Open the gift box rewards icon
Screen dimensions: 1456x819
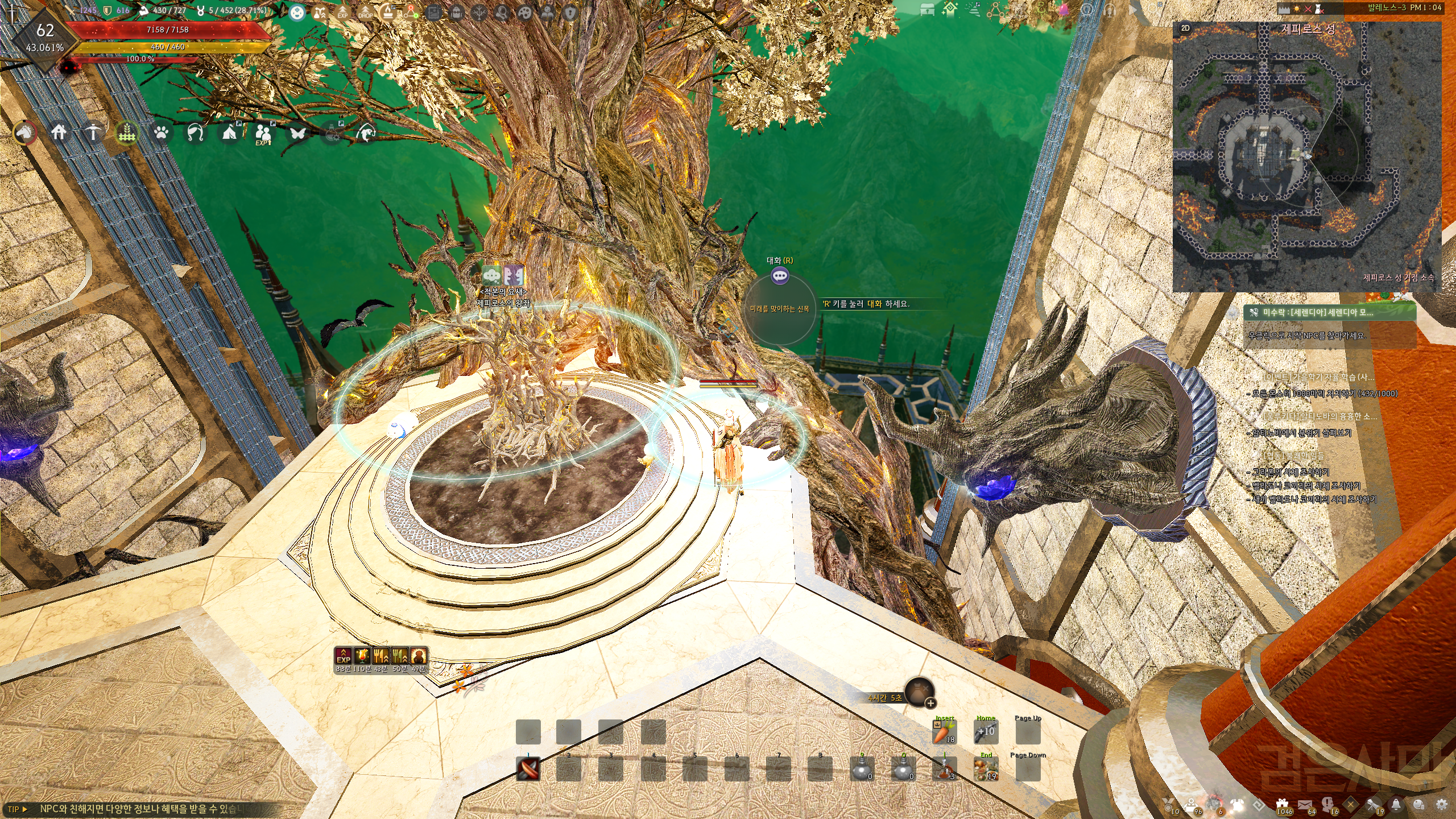(1282, 804)
